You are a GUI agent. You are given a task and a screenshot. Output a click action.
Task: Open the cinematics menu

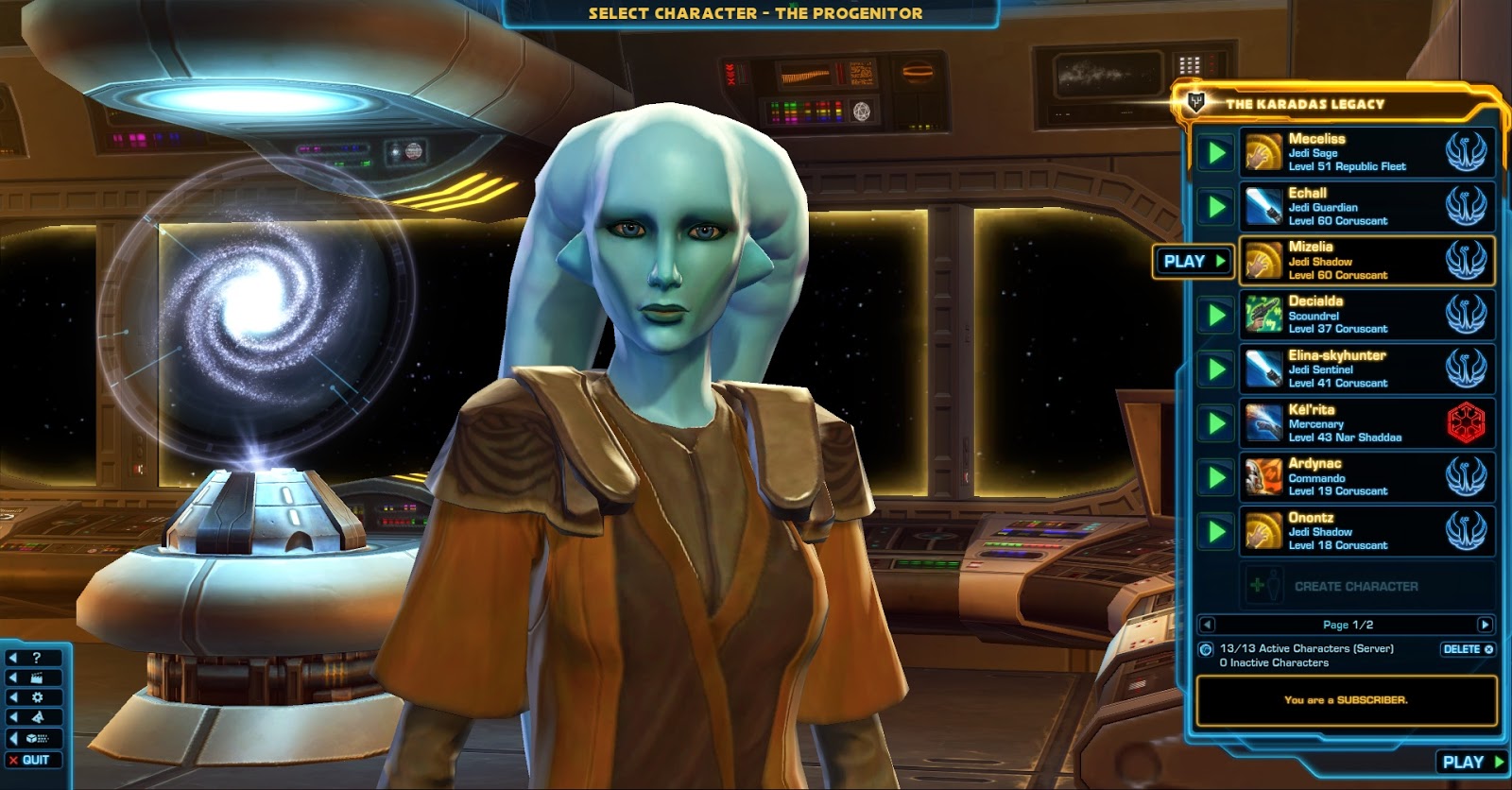click(x=37, y=678)
